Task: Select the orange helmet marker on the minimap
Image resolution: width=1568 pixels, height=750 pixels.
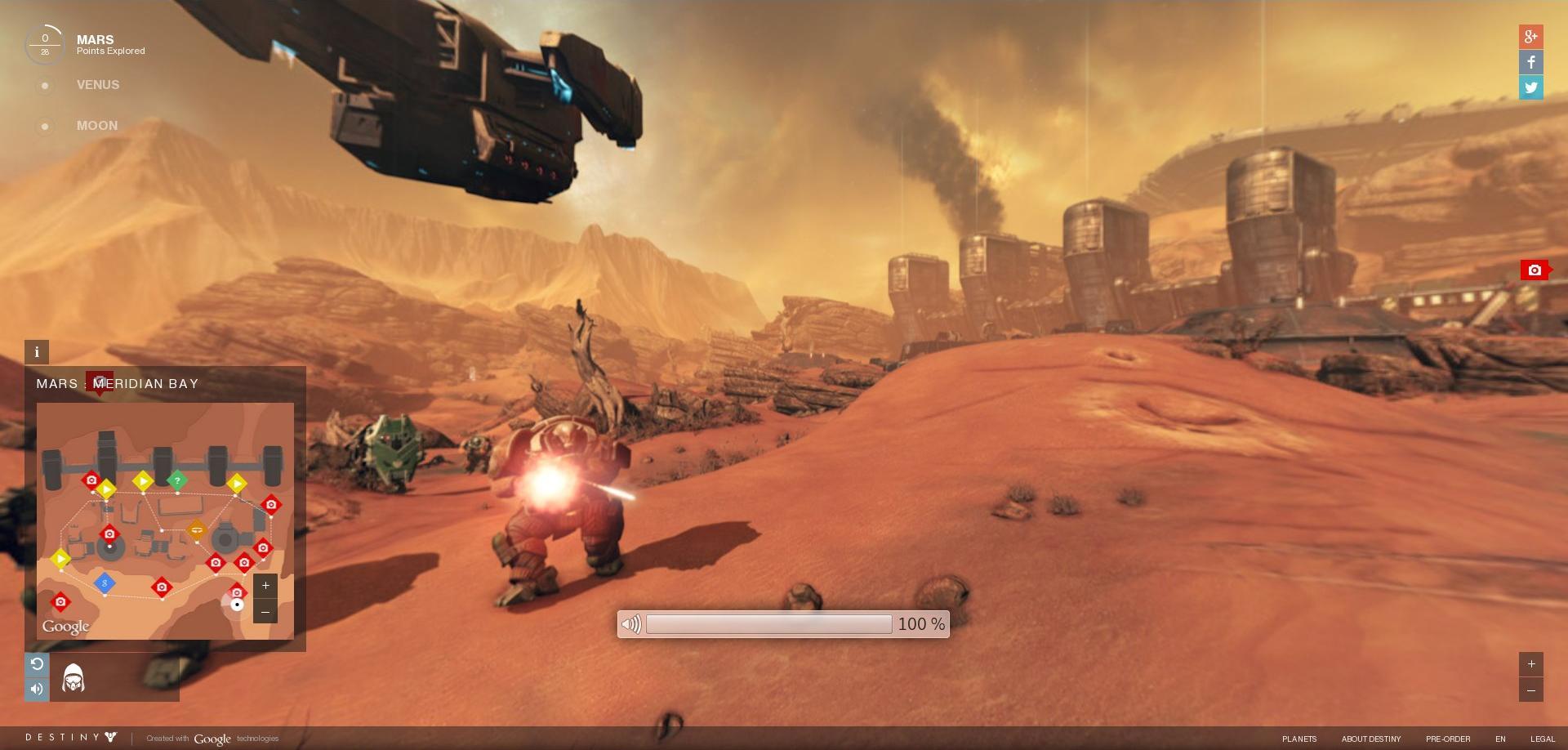Action: coord(196,529)
